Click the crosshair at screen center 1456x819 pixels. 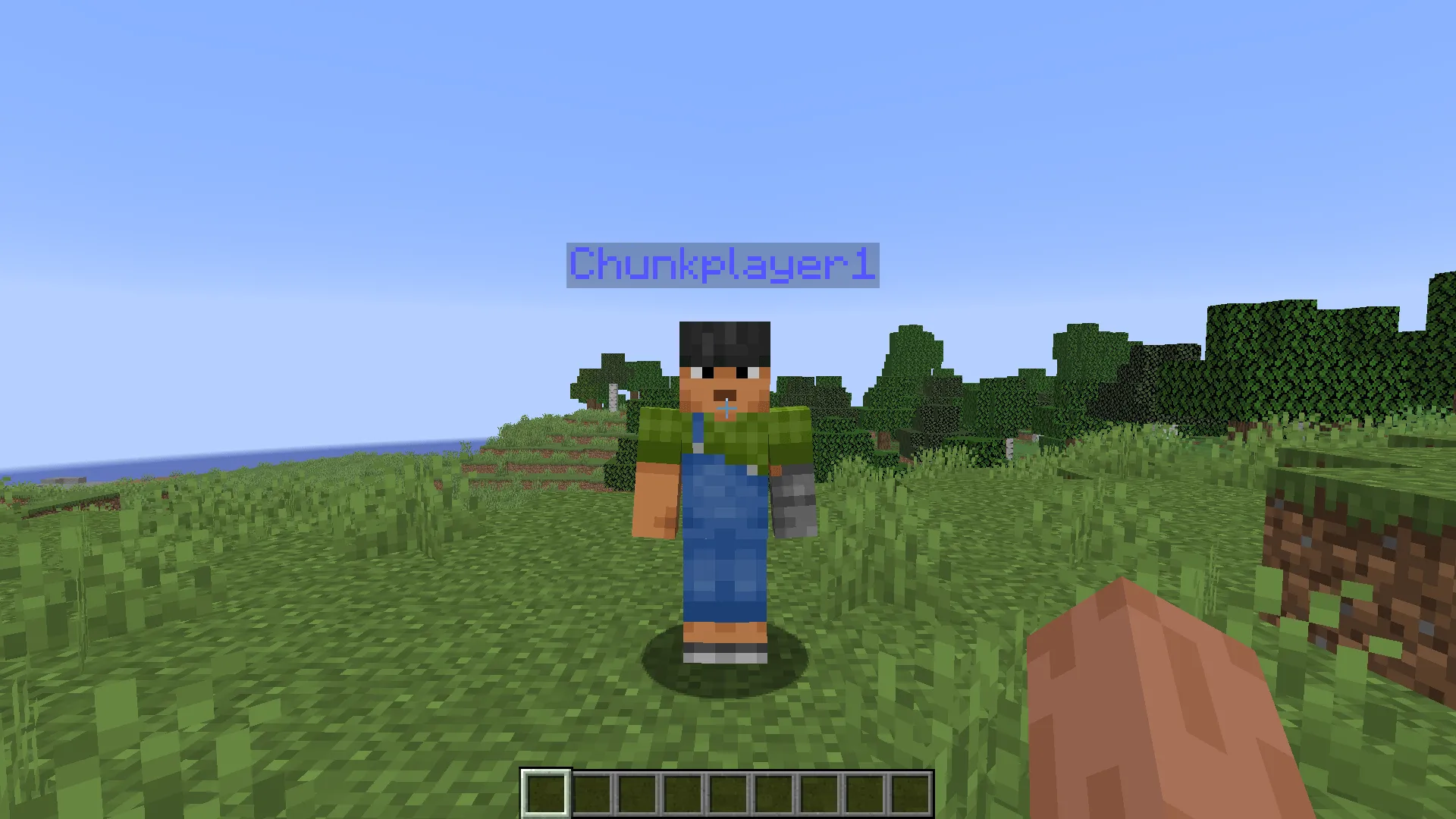tap(728, 409)
